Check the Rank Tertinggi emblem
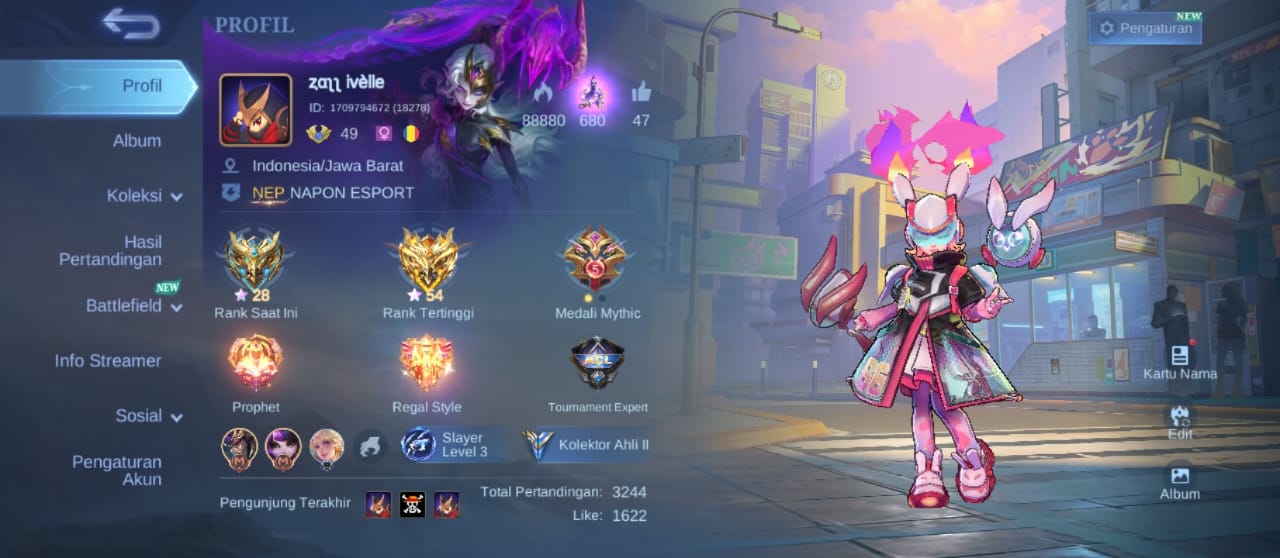The height and width of the screenshot is (558, 1280). coord(428,262)
